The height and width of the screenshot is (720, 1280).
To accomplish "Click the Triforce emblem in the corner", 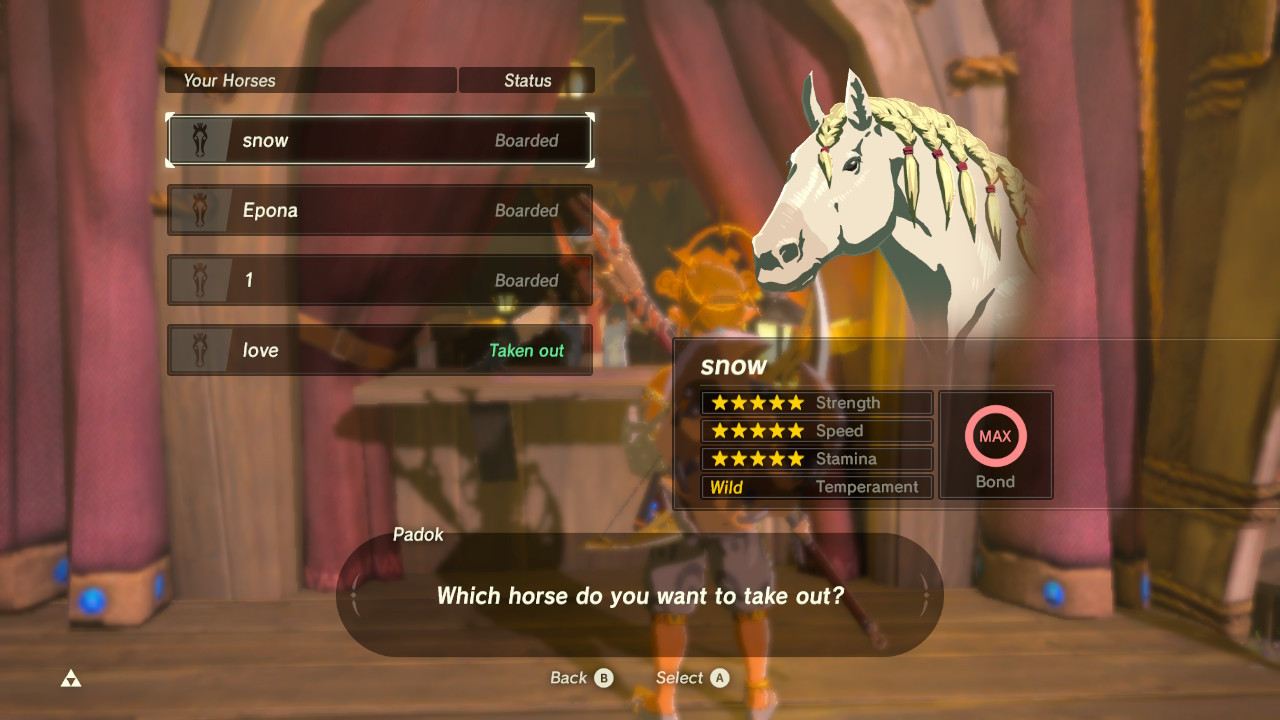I will pos(69,677).
